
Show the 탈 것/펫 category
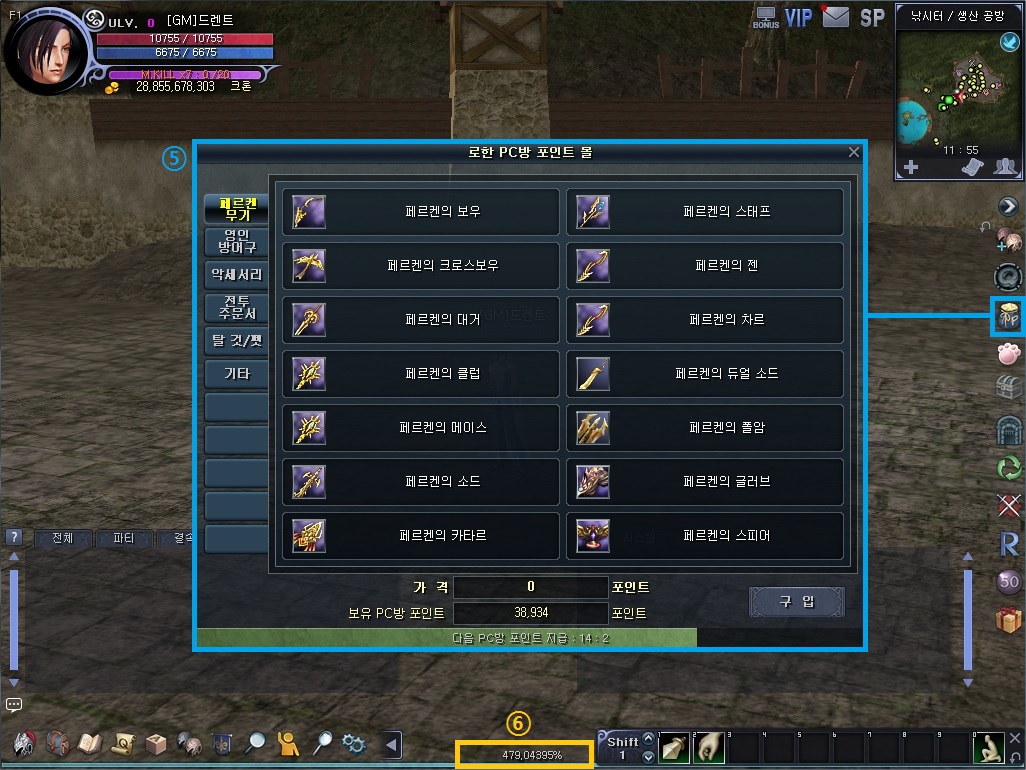tap(236, 340)
